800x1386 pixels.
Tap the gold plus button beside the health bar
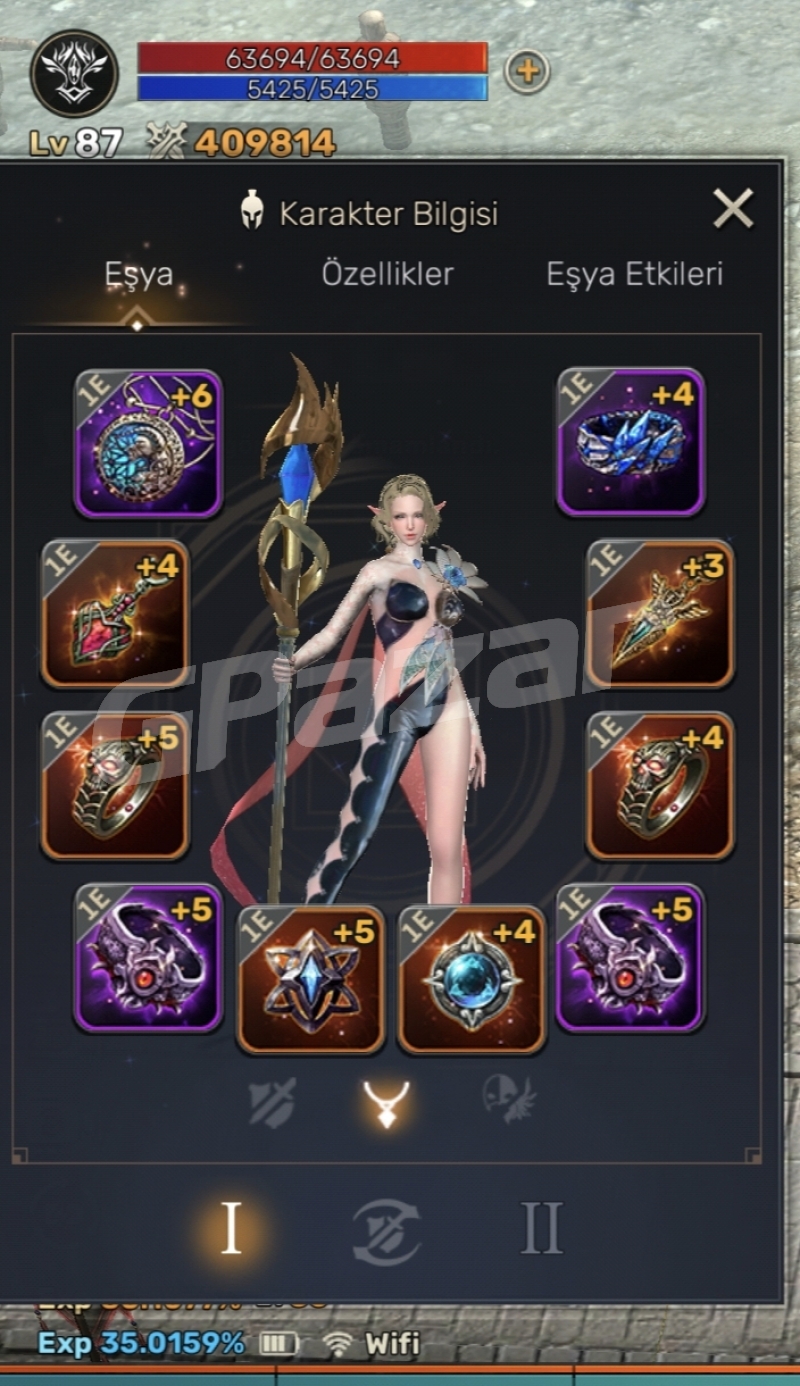(x=527, y=71)
